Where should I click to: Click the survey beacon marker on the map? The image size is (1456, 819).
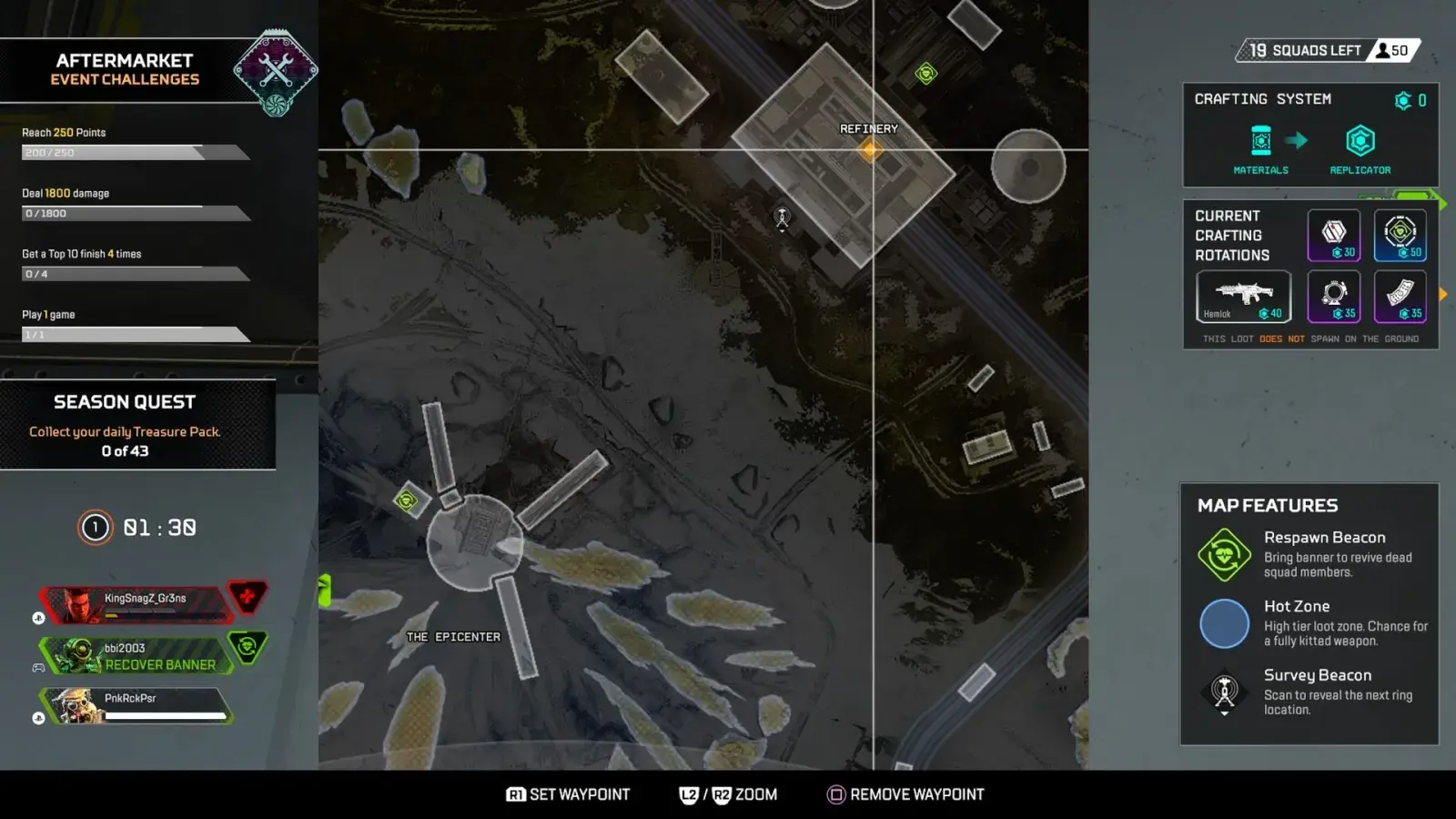(x=782, y=218)
